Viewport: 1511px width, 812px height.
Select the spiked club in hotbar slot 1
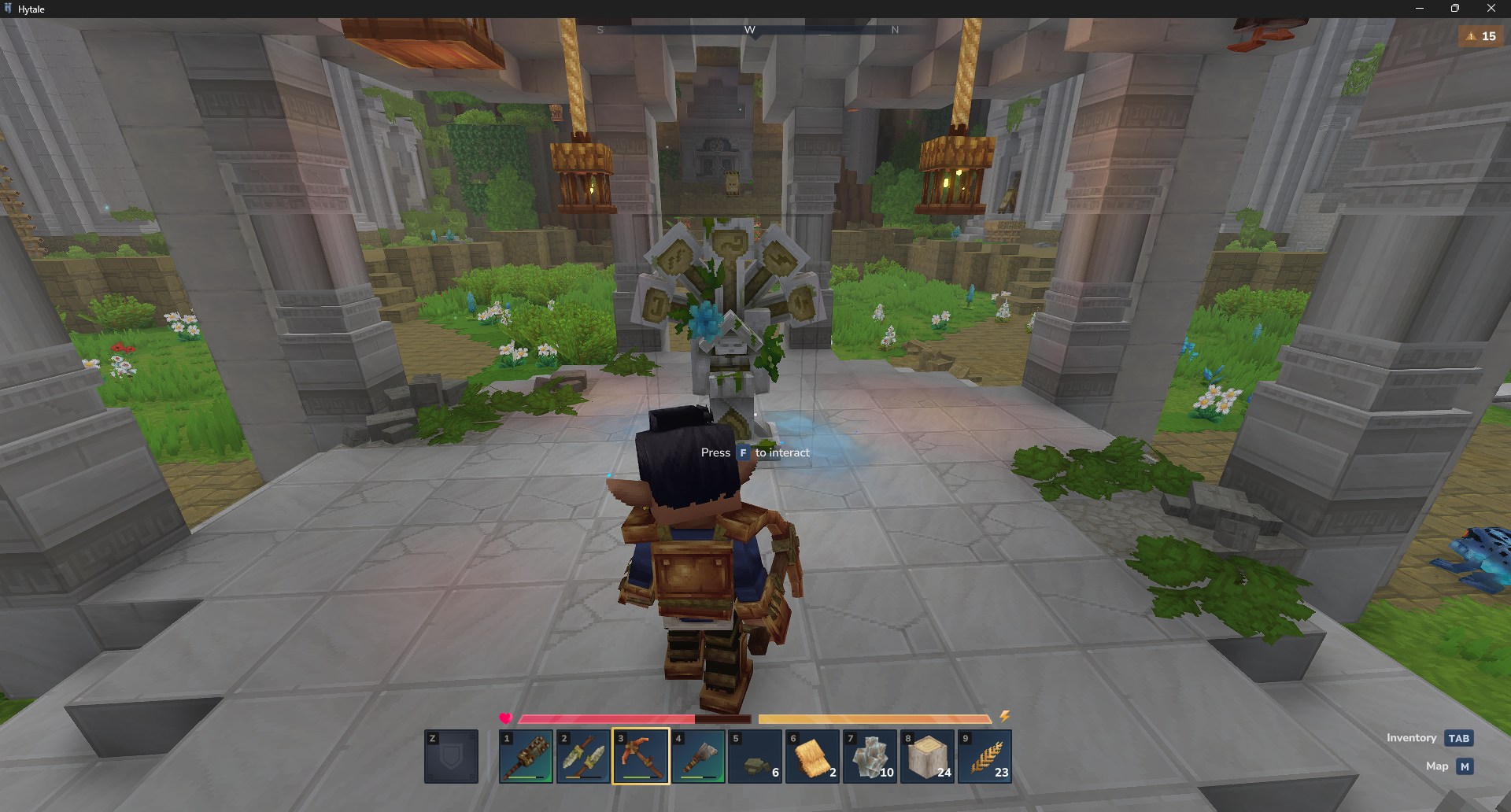coord(526,756)
